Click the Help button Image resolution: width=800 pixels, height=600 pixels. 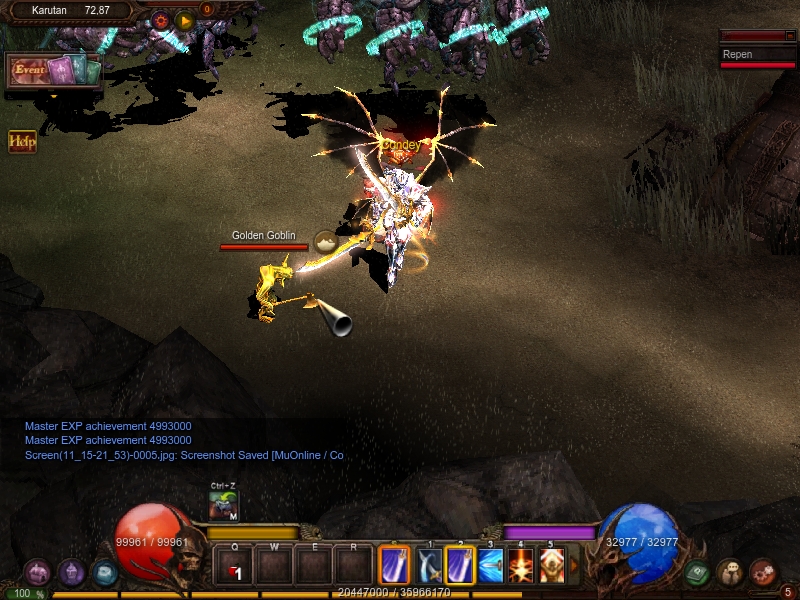22,141
